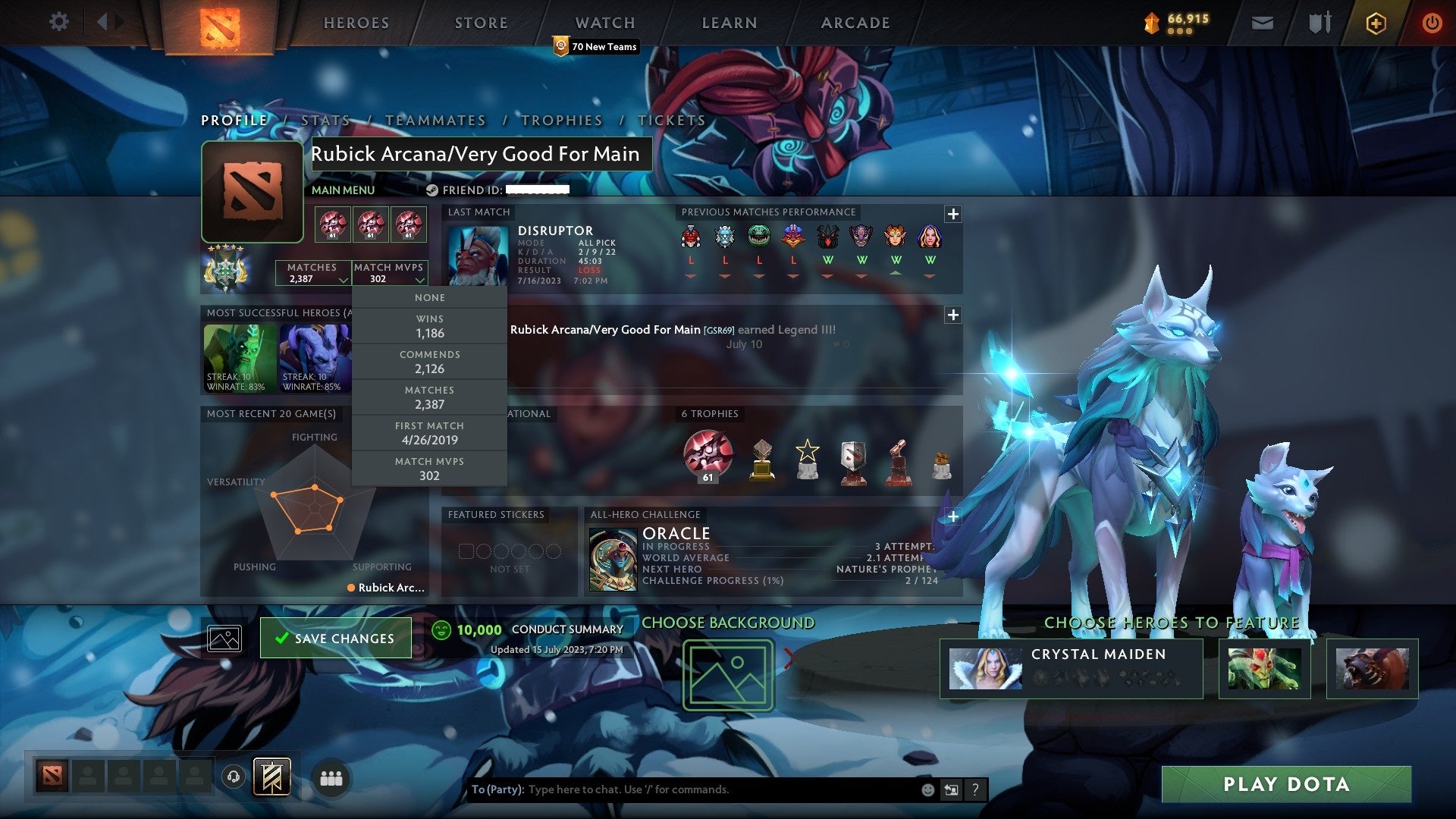Expand Previous Matches Performance with the plus
This screenshot has height=819, width=1456.
point(952,215)
